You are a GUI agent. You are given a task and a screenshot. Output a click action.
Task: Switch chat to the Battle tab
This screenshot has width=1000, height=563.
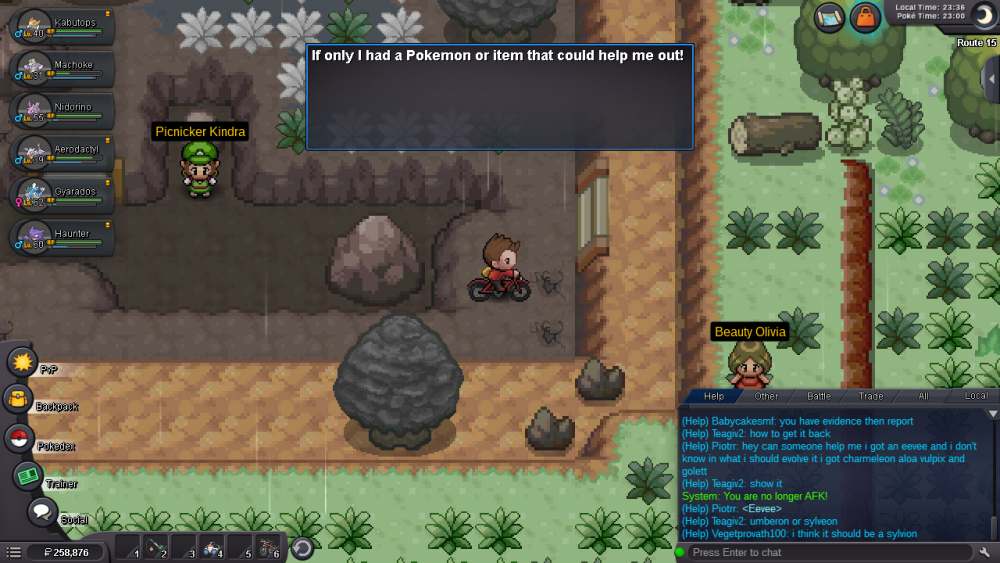pos(818,396)
